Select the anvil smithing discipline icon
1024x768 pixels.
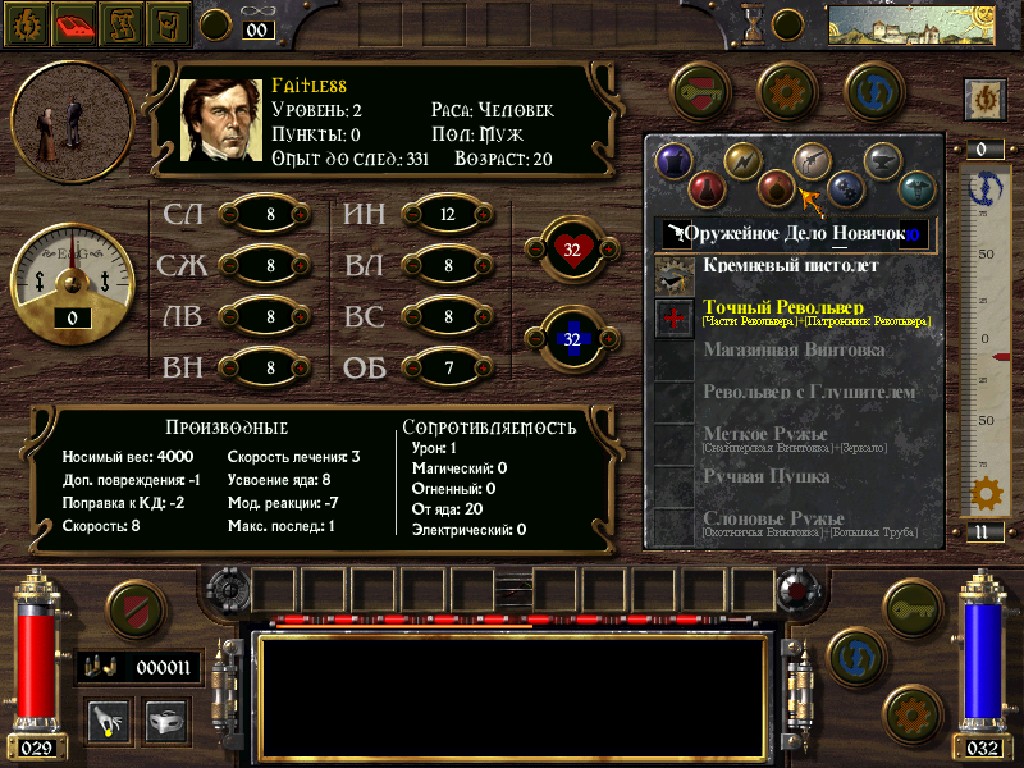point(882,160)
